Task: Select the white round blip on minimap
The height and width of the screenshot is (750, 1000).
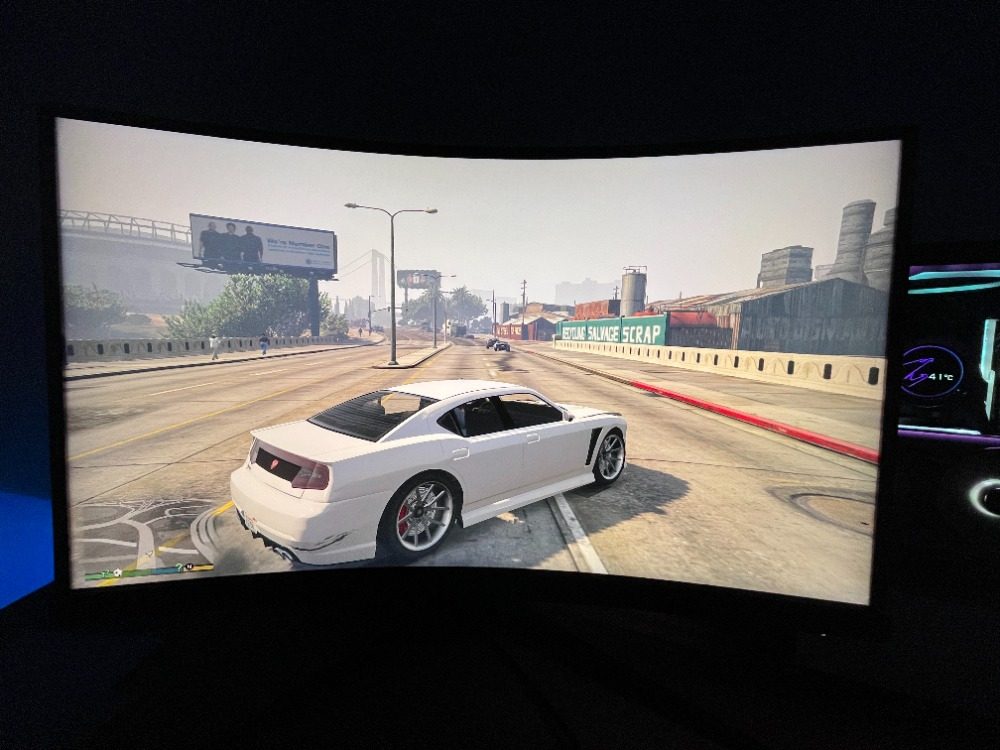Action: [x=118, y=573]
